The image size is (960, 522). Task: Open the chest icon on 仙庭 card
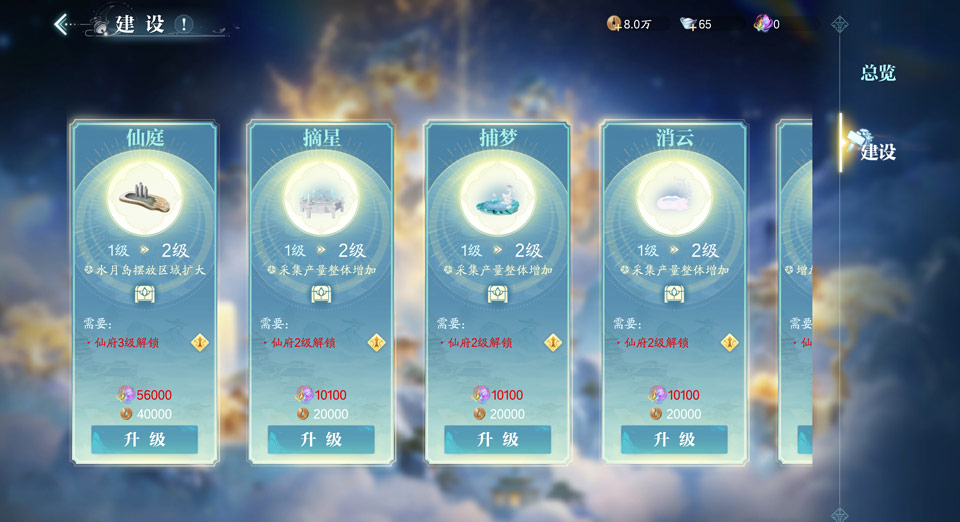click(x=144, y=293)
